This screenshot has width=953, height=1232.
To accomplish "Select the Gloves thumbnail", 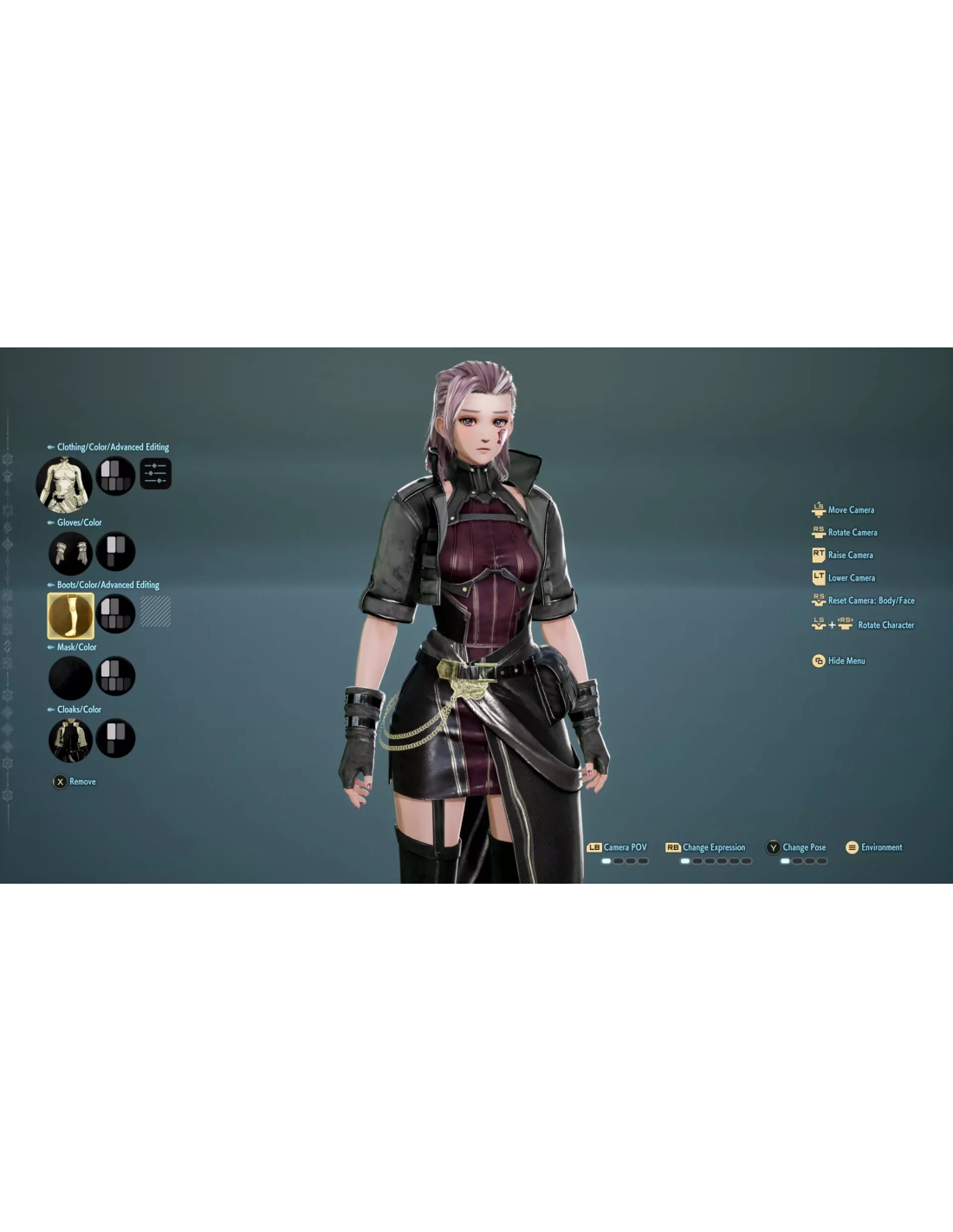I will click(x=70, y=553).
